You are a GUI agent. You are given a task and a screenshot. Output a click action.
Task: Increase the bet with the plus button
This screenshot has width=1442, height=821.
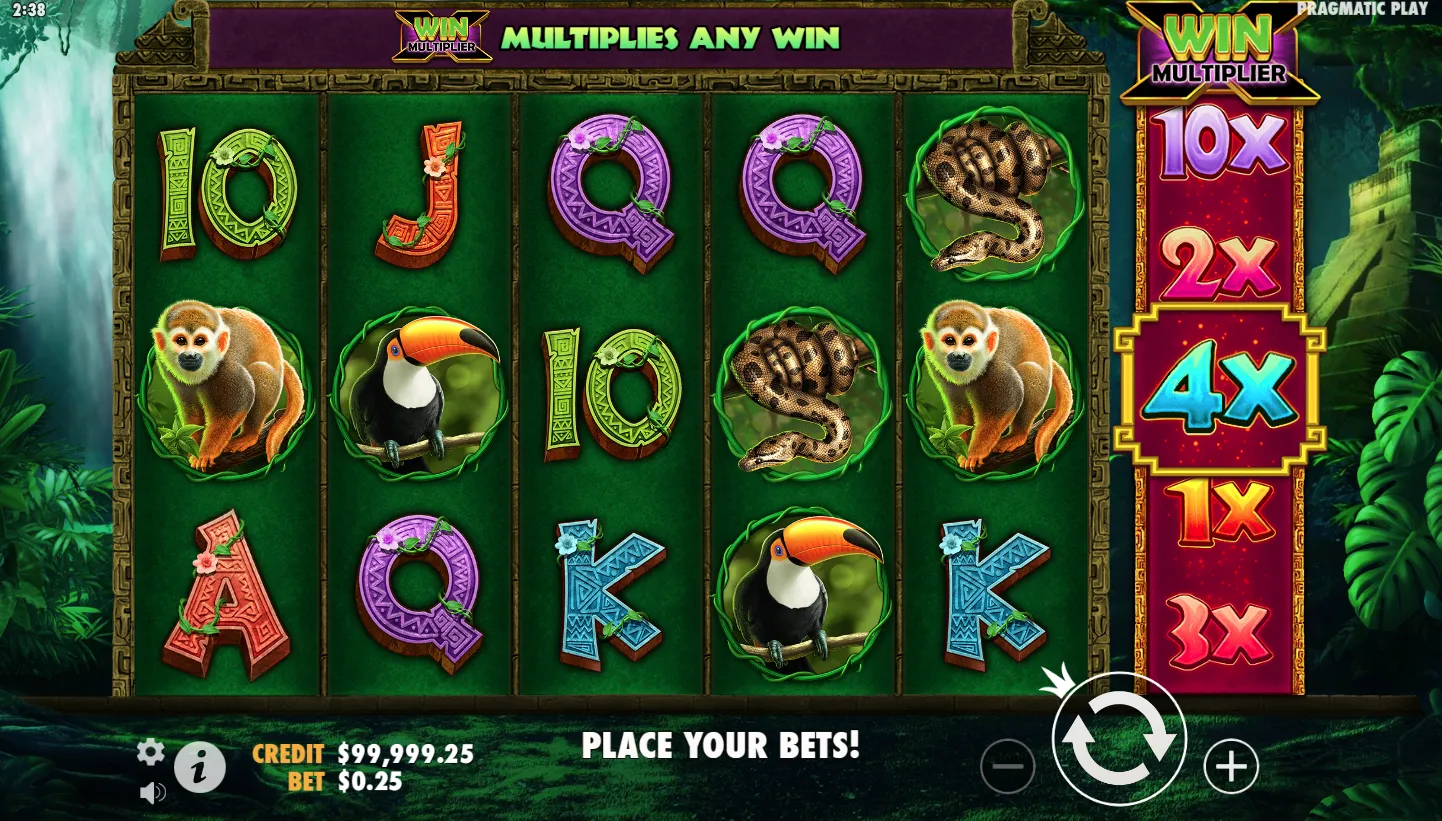point(1230,766)
